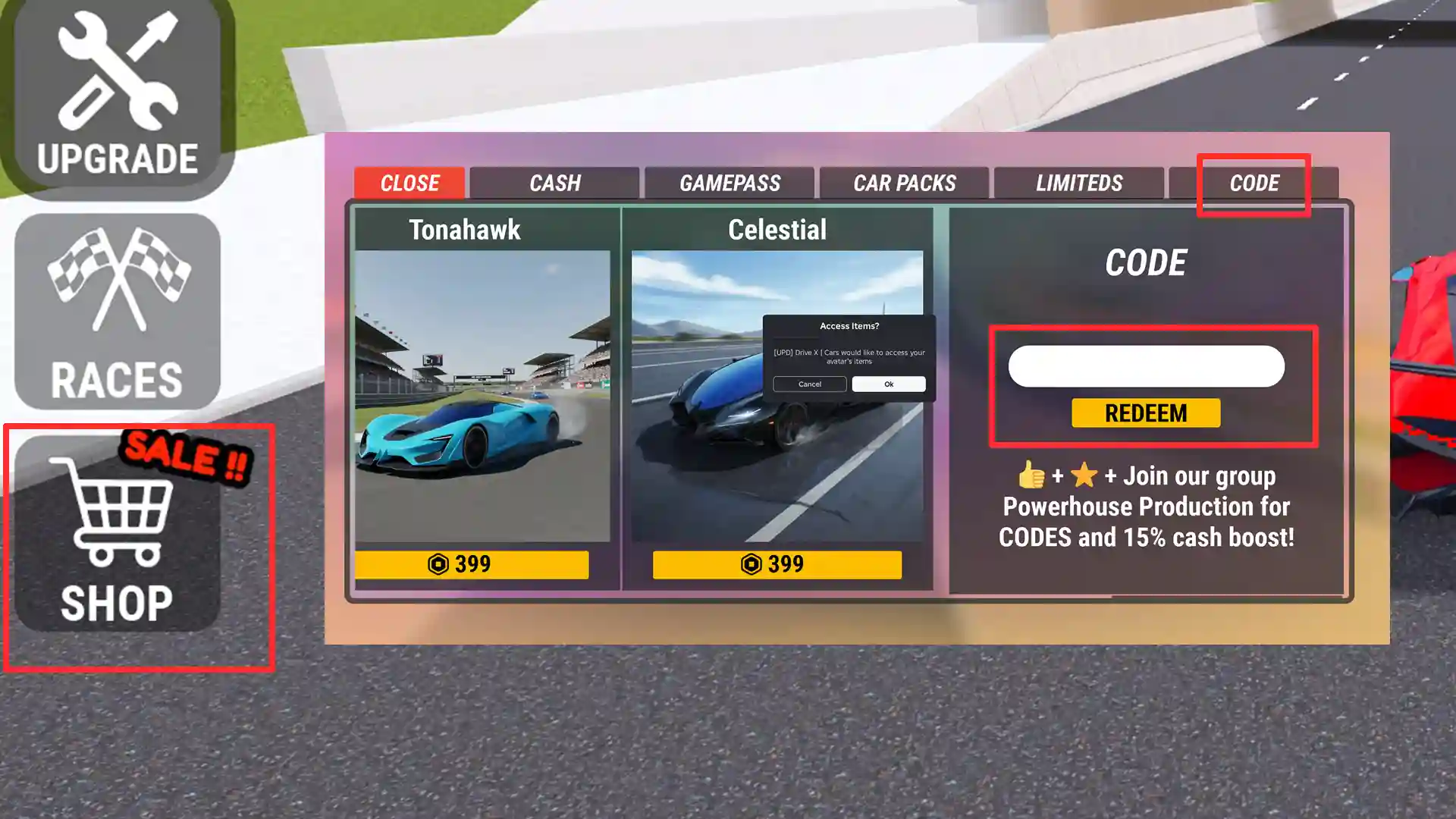Buy the Tonahawk for 399 Robux
The width and height of the screenshot is (1456, 819).
pyautogui.click(x=470, y=564)
